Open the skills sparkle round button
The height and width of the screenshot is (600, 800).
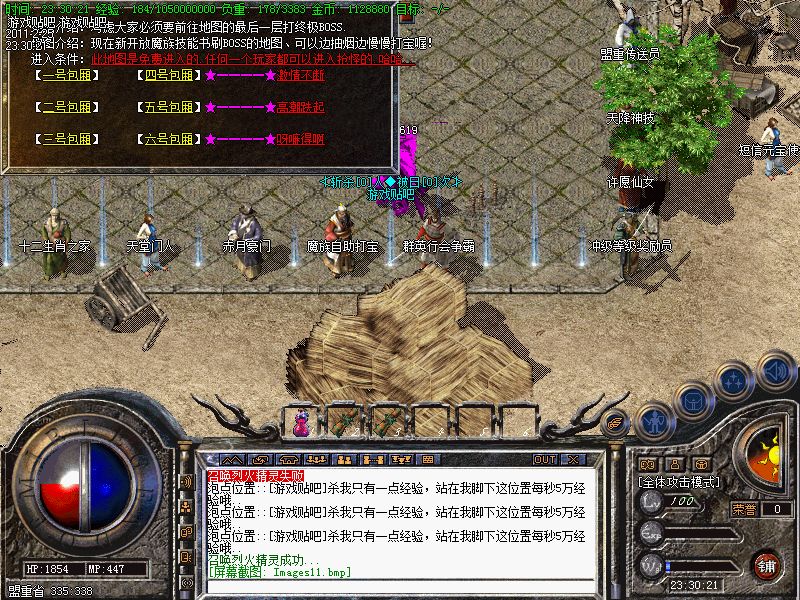coord(735,380)
